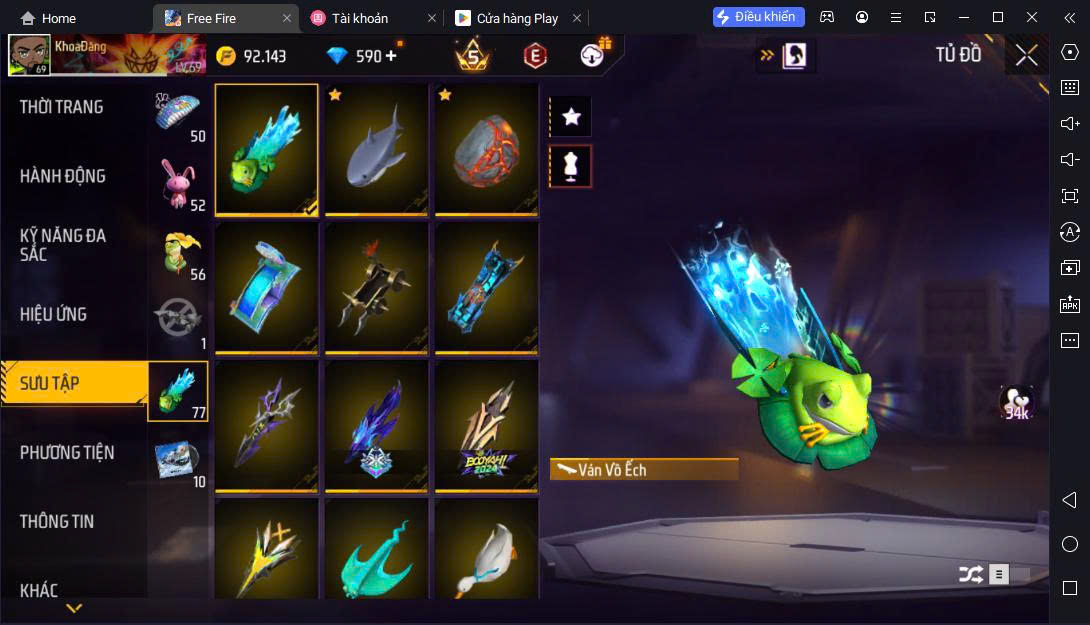Open the player profile avatar
The image size is (1090, 625).
[30, 56]
